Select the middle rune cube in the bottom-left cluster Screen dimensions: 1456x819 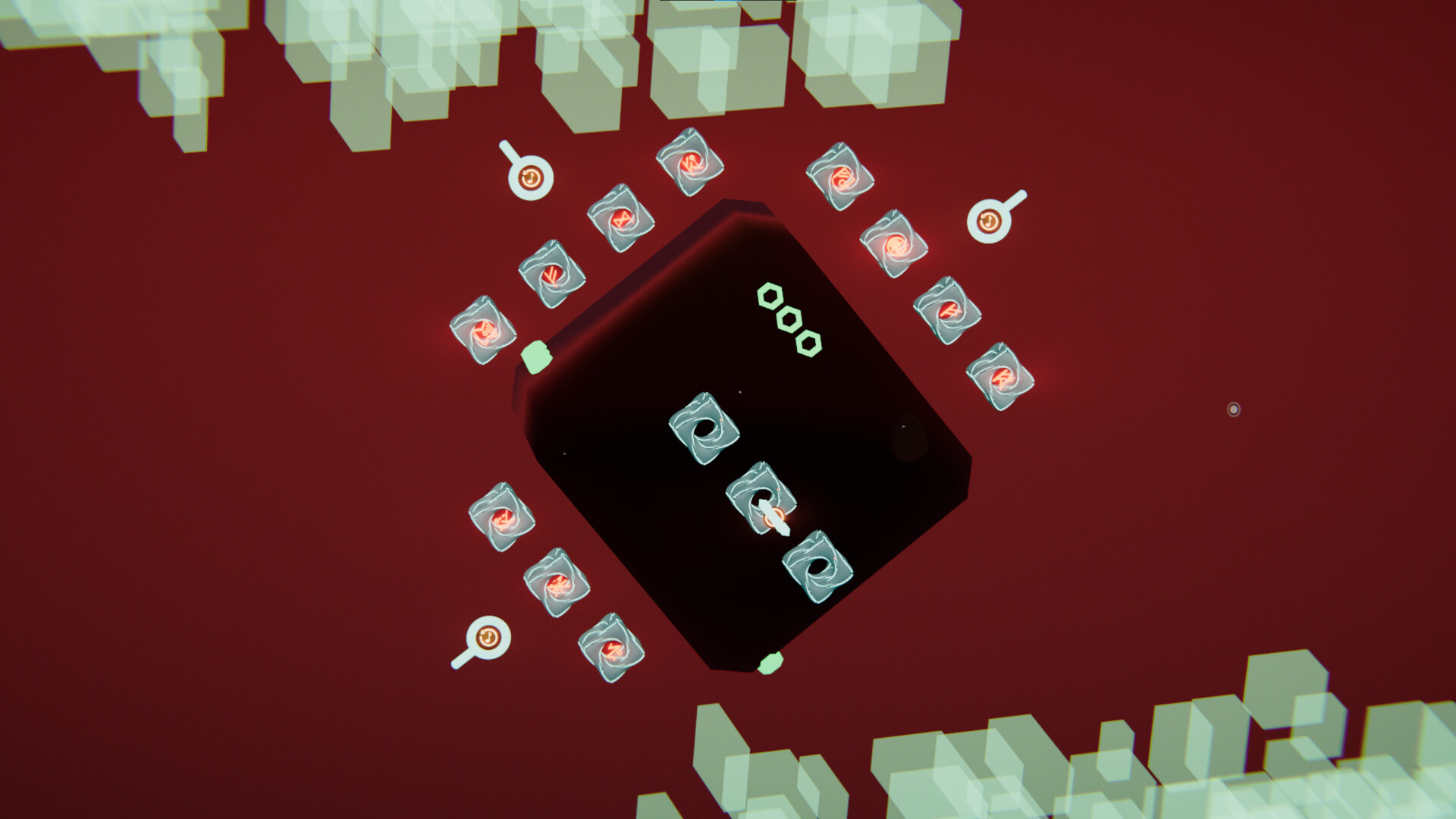pyautogui.click(x=558, y=585)
